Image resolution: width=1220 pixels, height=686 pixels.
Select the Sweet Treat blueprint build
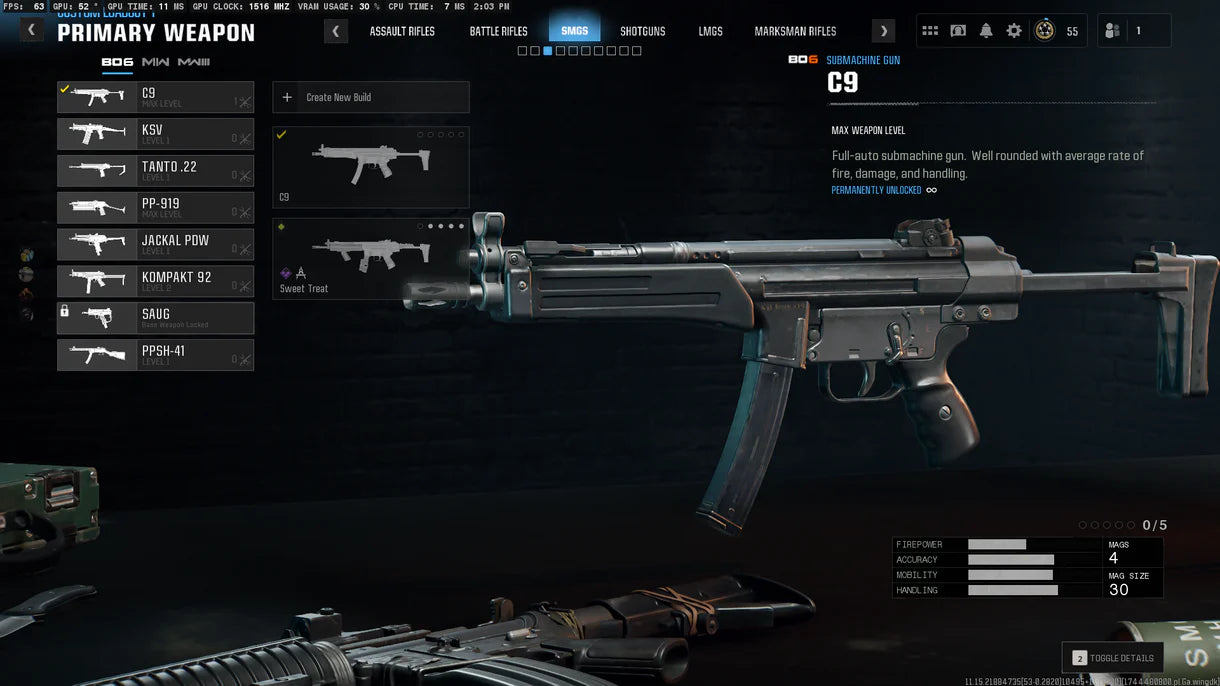point(370,259)
